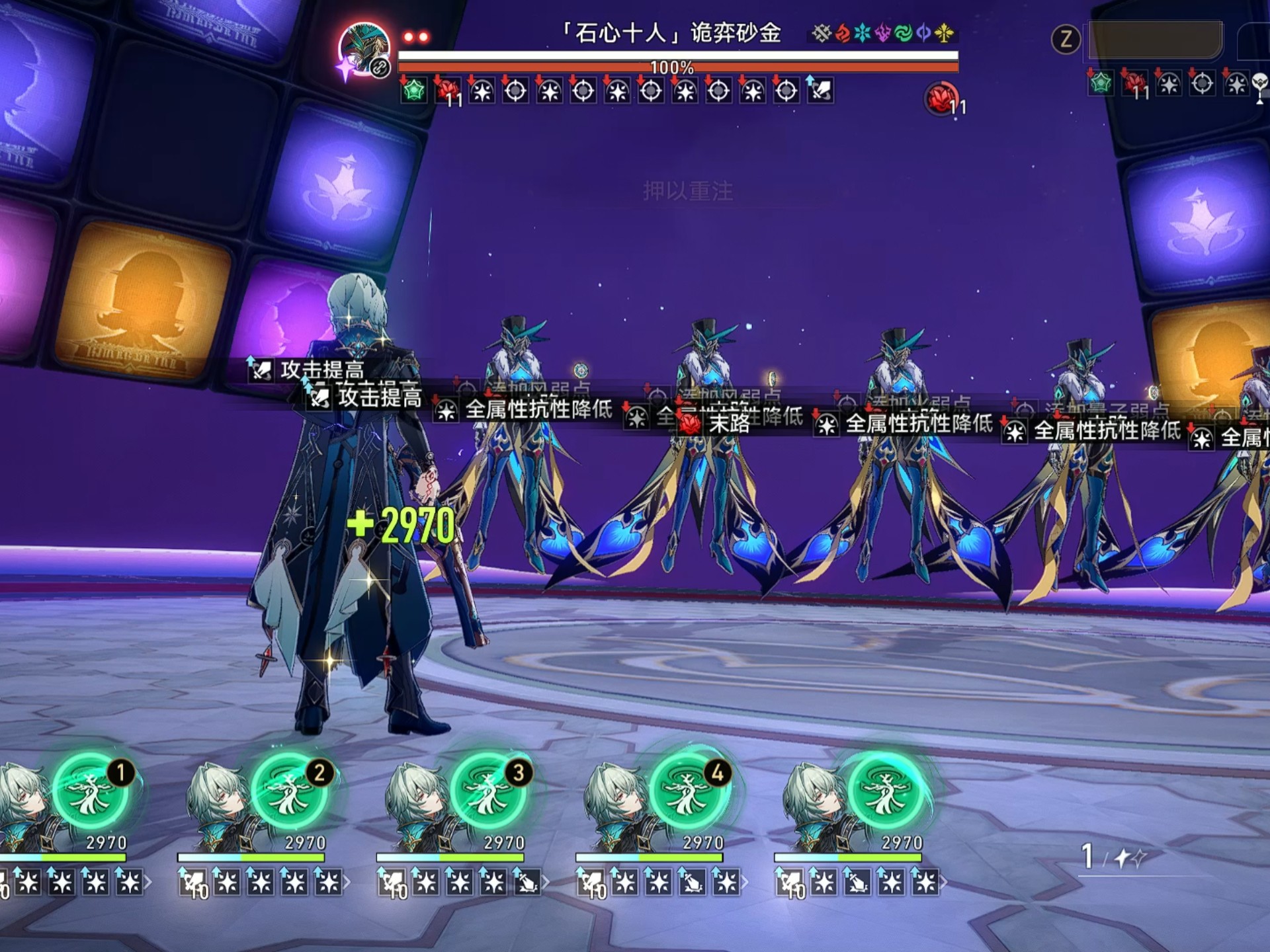Image resolution: width=1270 pixels, height=952 pixels.
Task: Show the fire weakness icon details
Action: click(x=842, y=33)
